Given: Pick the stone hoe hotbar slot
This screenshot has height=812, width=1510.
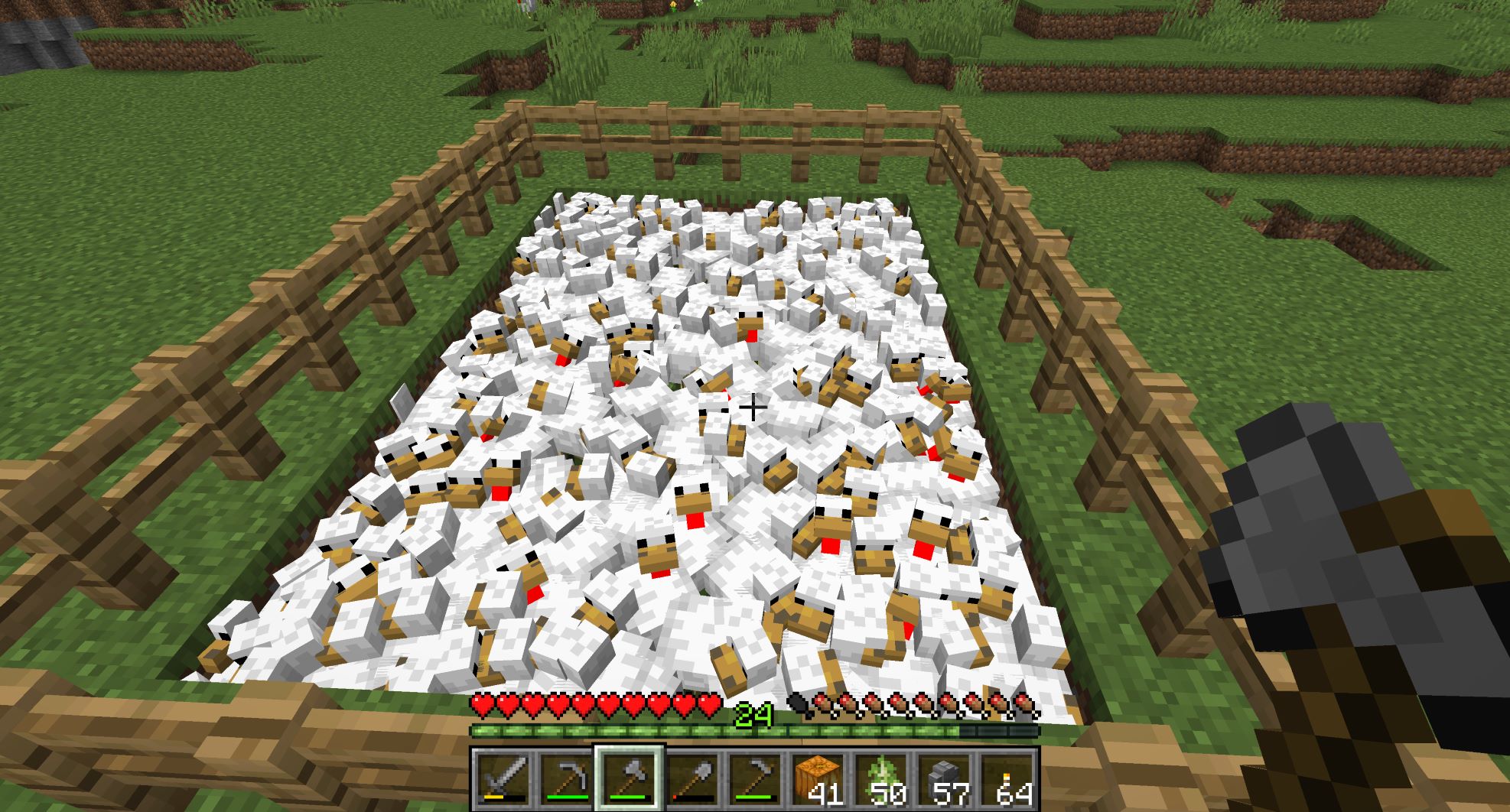Looking at the screenshot, I should pos(754,778).
